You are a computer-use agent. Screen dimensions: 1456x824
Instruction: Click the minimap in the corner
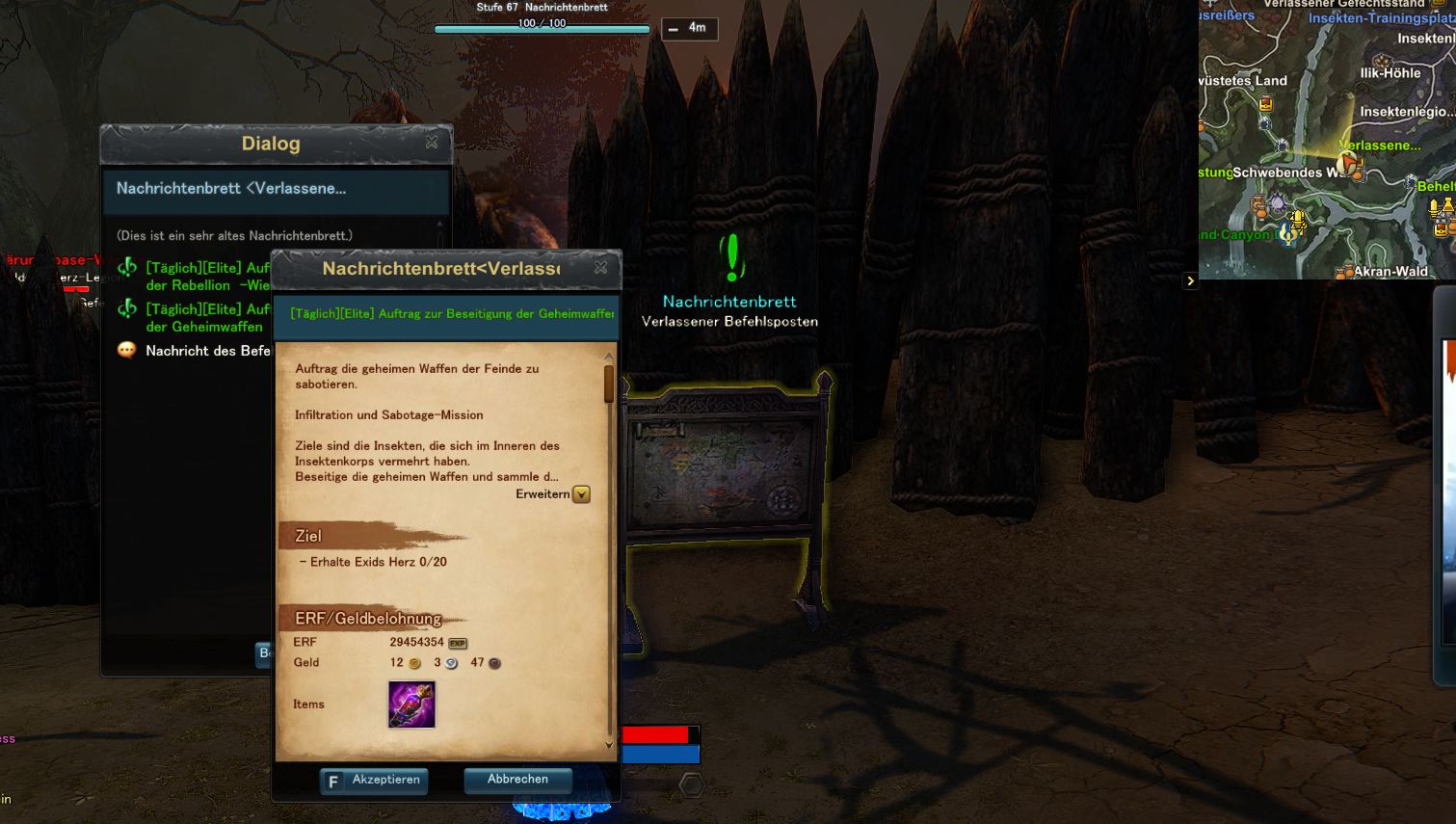[1327, 140]
